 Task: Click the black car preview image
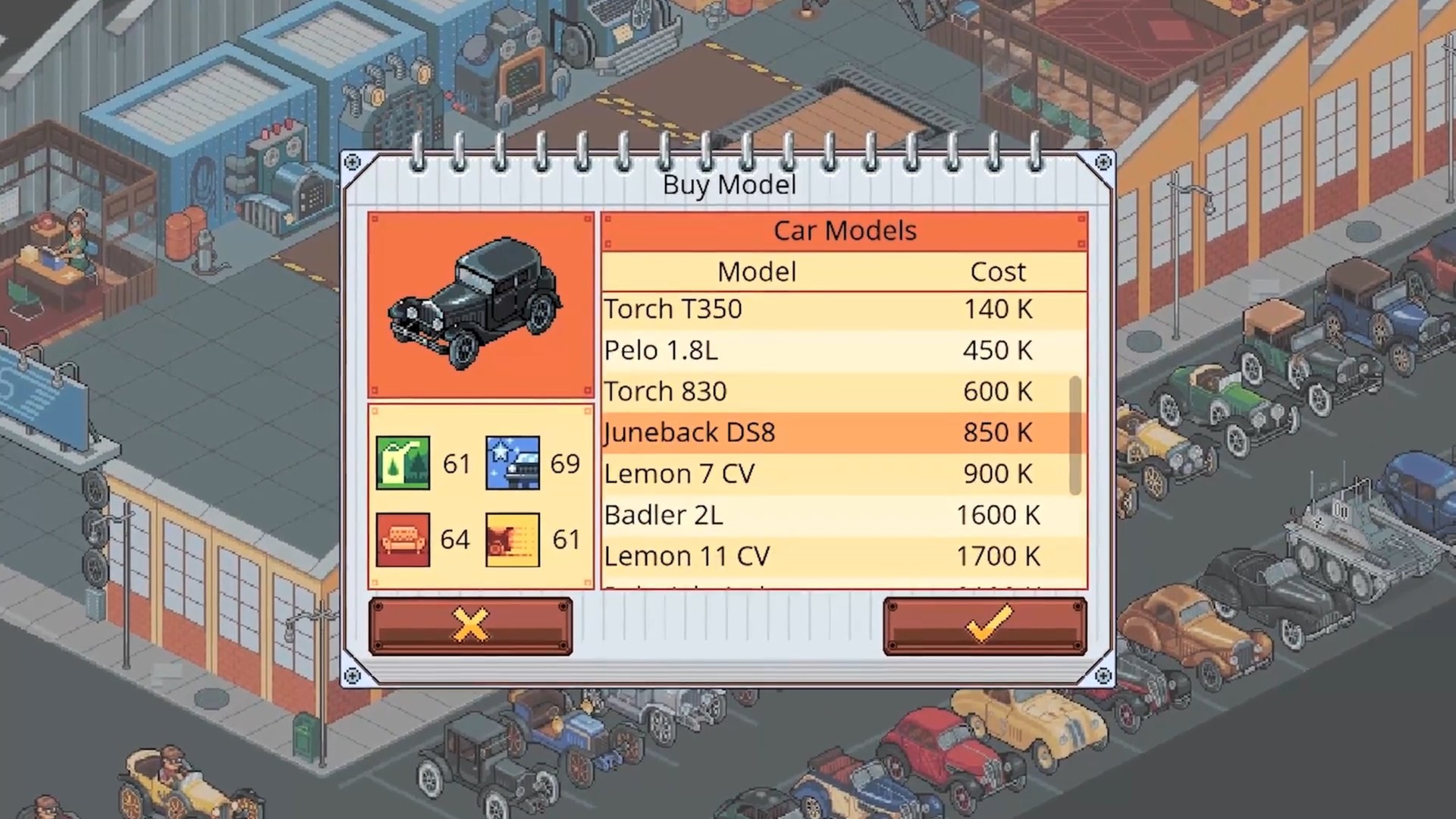click(479, 305)
